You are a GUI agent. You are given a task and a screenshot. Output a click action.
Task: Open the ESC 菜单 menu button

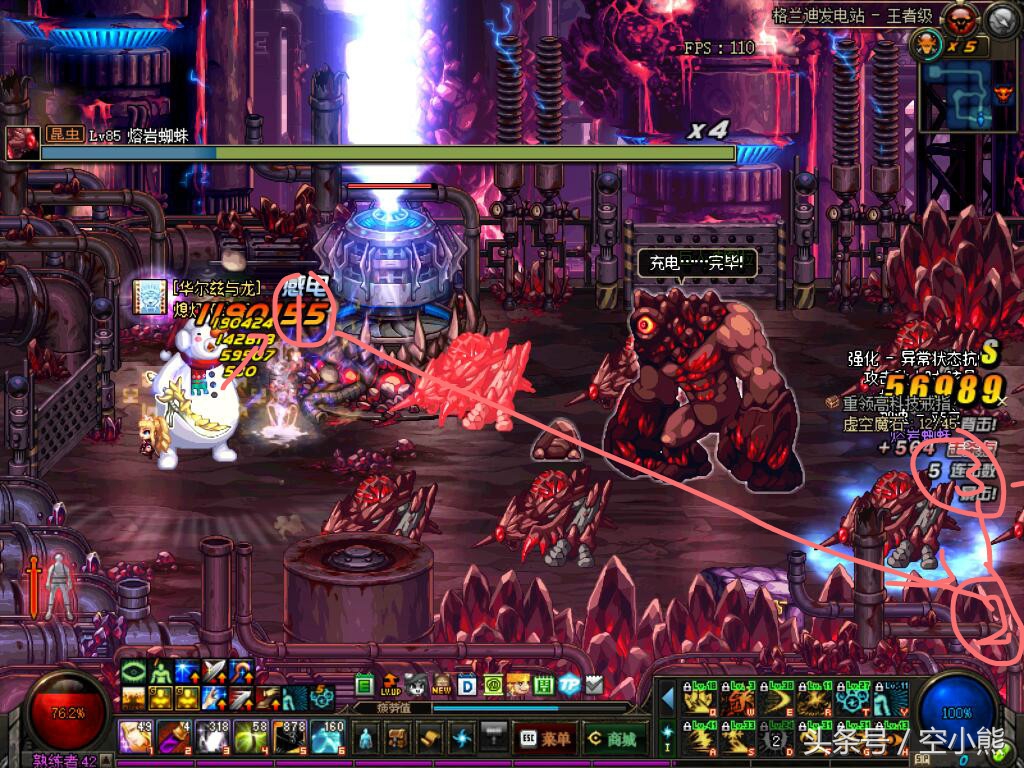[x=543, y=739]
